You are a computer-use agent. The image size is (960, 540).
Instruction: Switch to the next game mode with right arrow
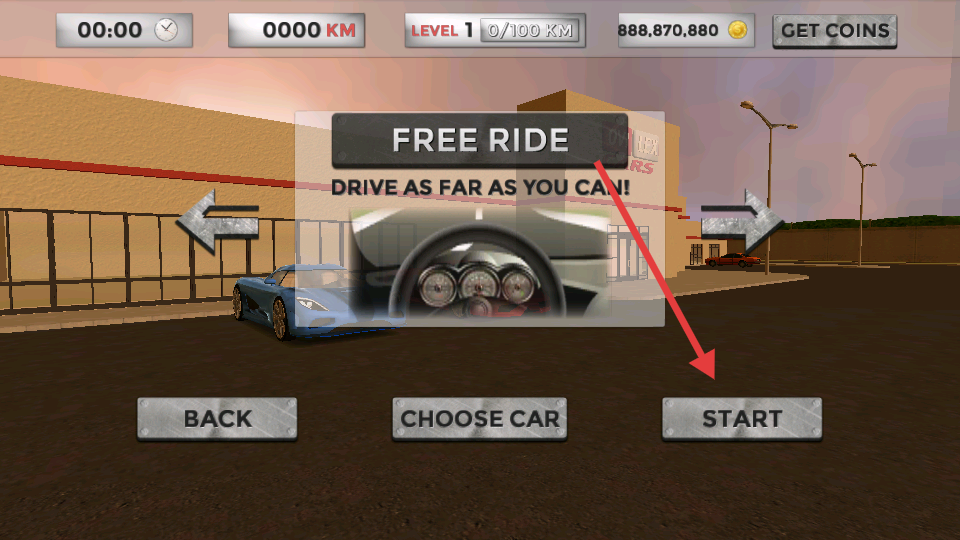pyautogui.click(x=741, y=220)
